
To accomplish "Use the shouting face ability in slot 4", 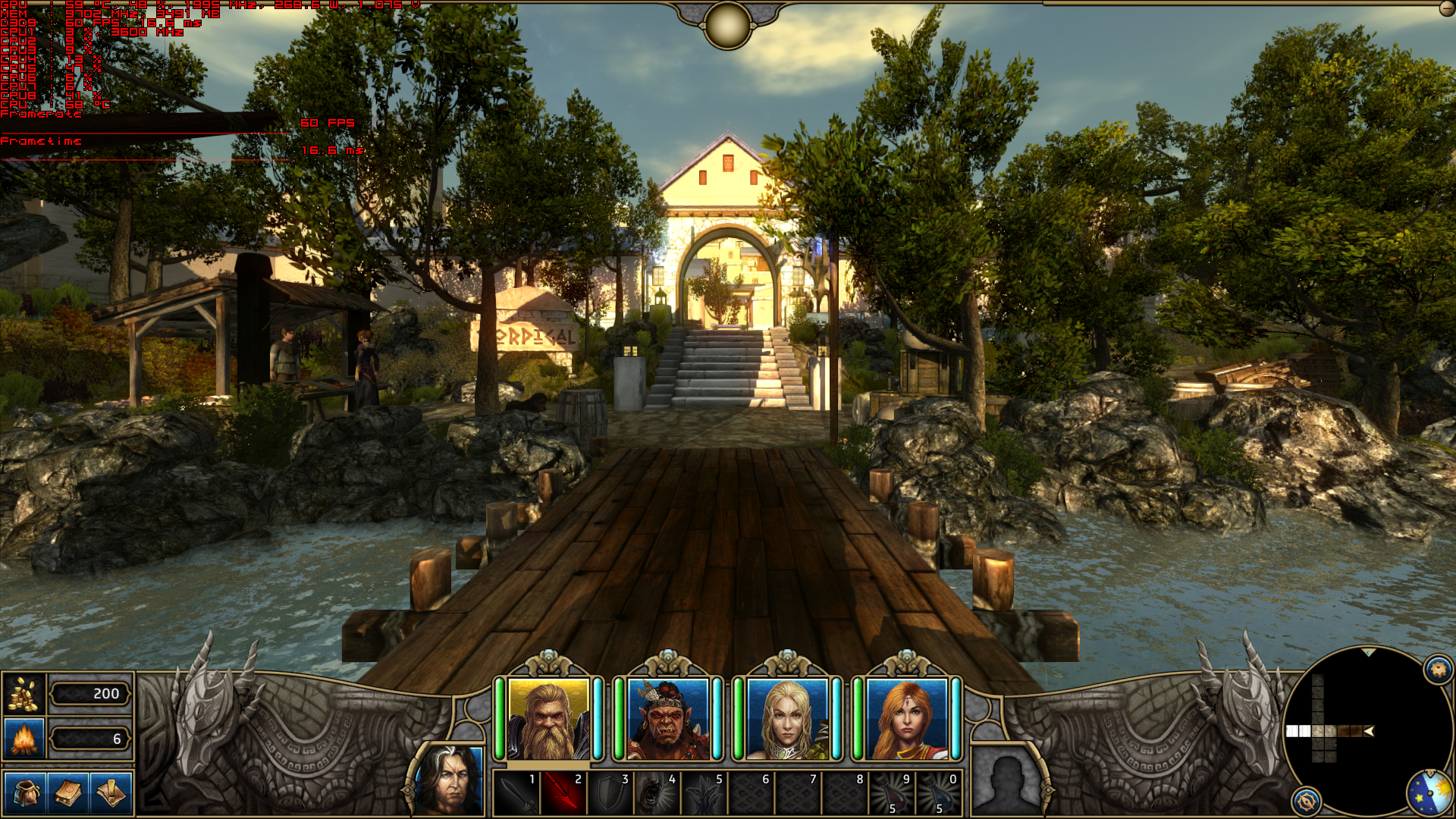I will (x=657, y=793).
